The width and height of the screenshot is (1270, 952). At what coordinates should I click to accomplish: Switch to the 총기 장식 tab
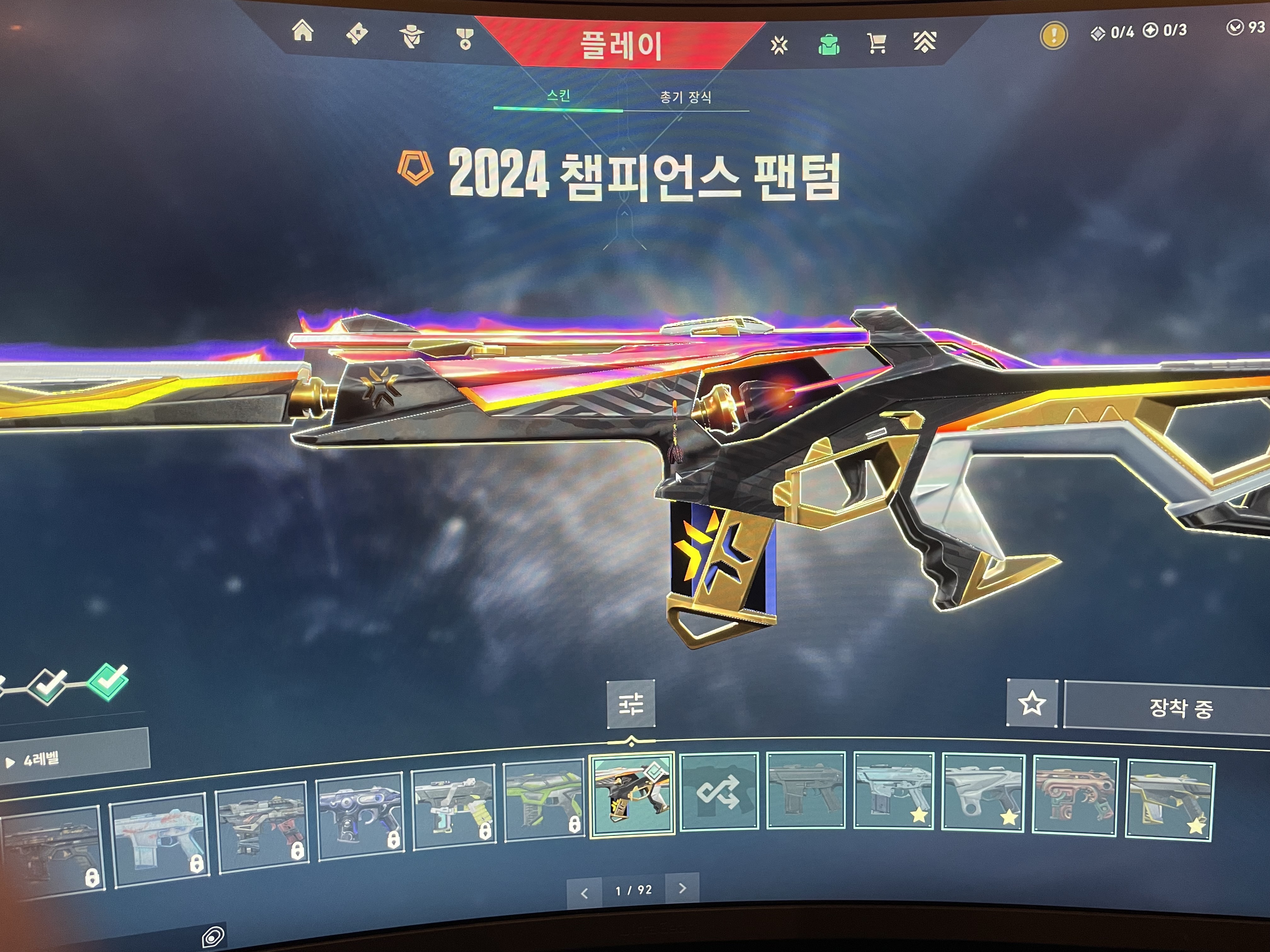(x=685, y=98)
